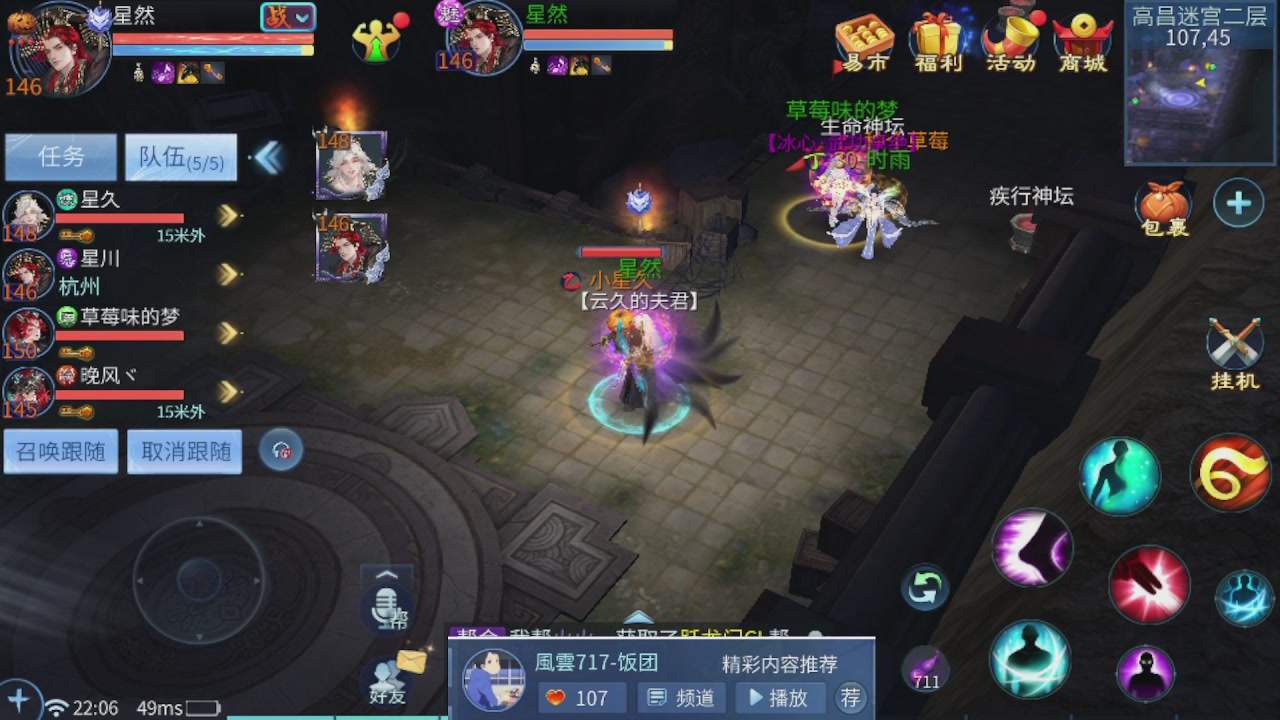Image resolution: width=1280 pixels, height=720 pixels.
Task: Select the purple boot movement skill
Action: point(1032,548)
